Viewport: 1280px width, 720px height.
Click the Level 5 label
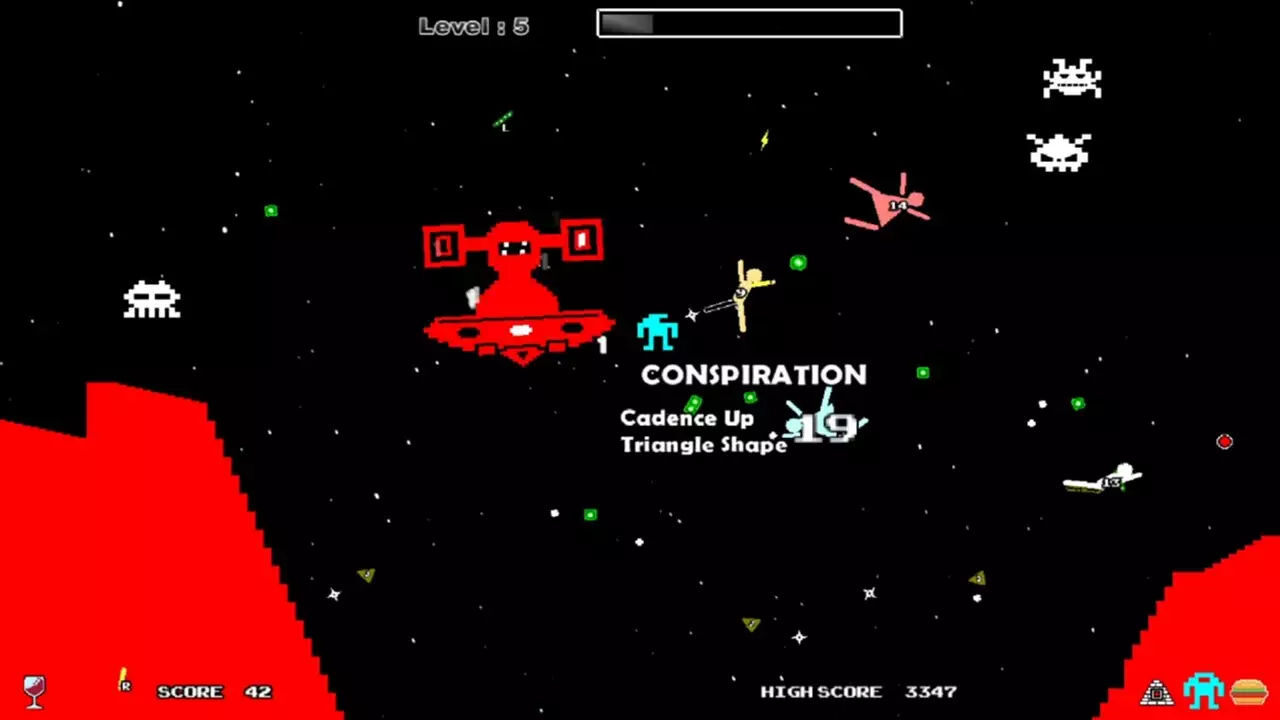474,25
